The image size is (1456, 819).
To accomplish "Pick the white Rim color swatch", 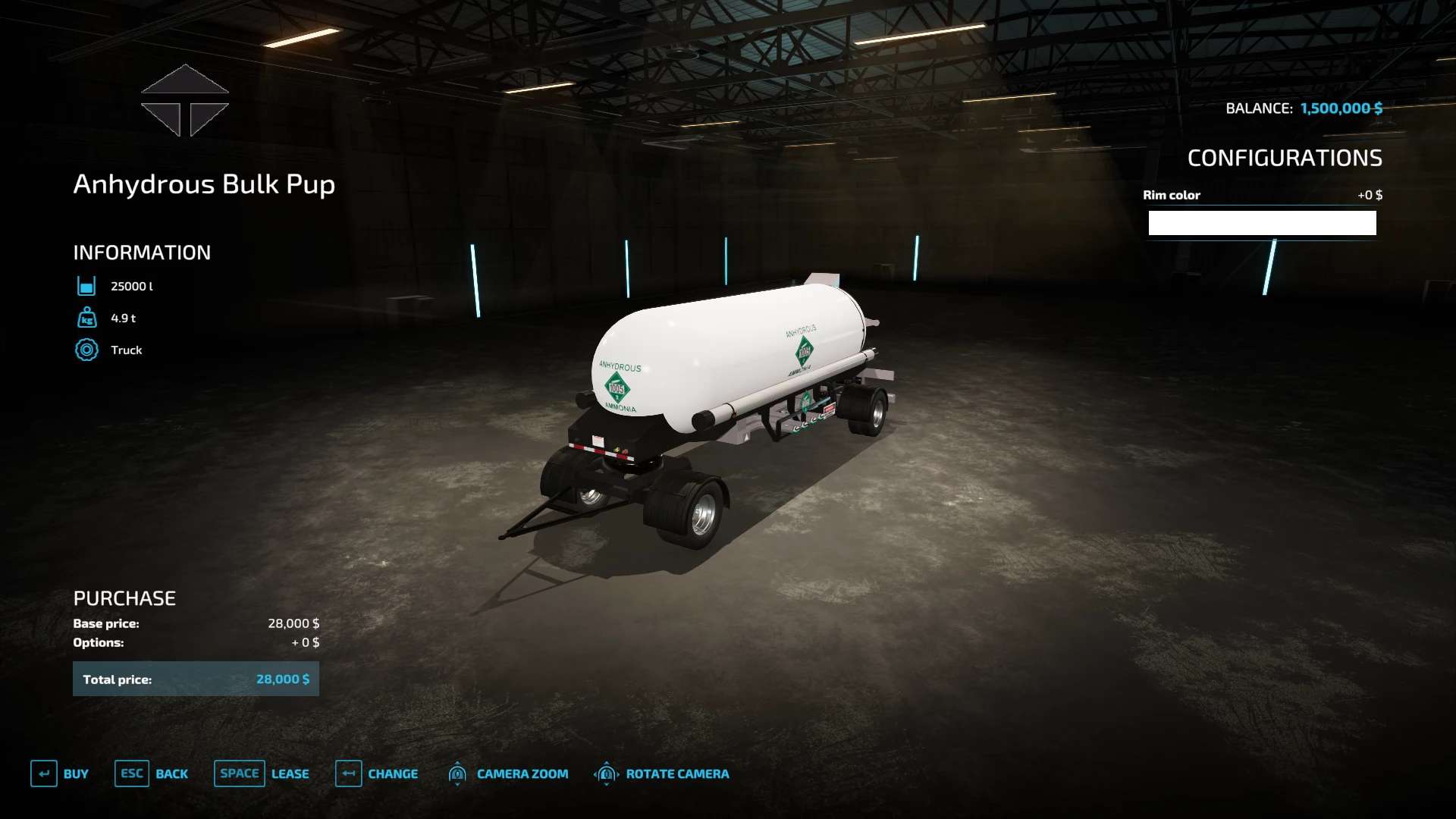I will point(1262,223).
